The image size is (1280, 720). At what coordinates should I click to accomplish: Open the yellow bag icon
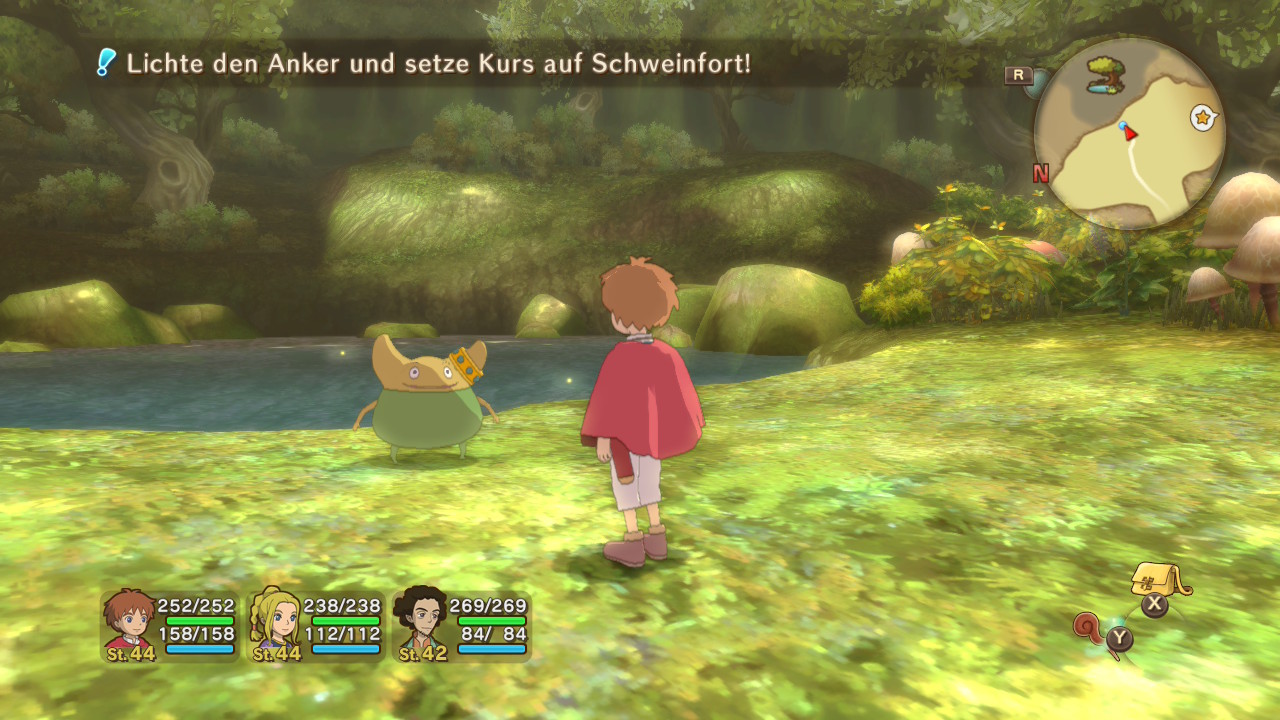1158,580
